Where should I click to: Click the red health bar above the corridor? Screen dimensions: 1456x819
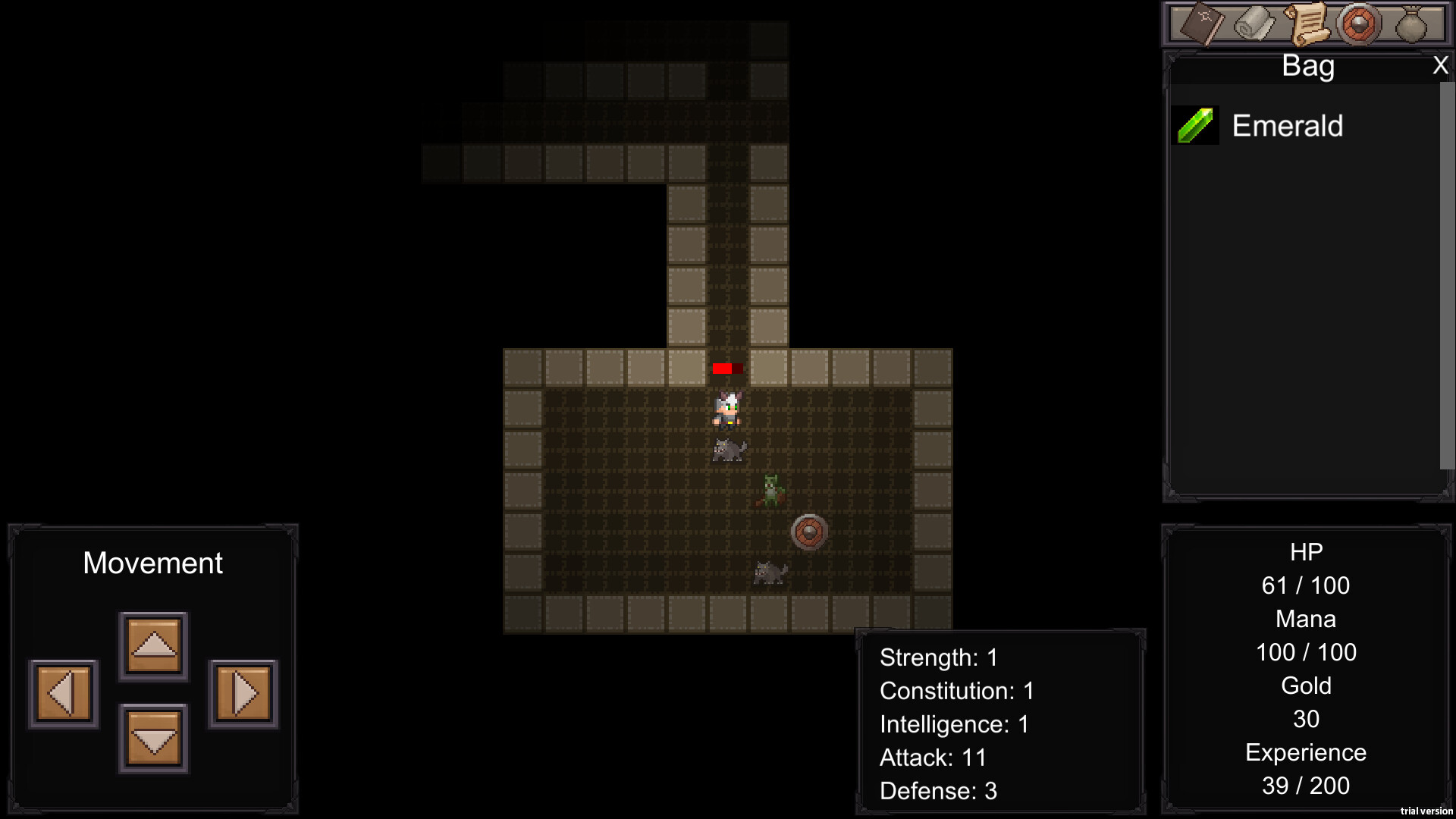[x=726, y=369]
